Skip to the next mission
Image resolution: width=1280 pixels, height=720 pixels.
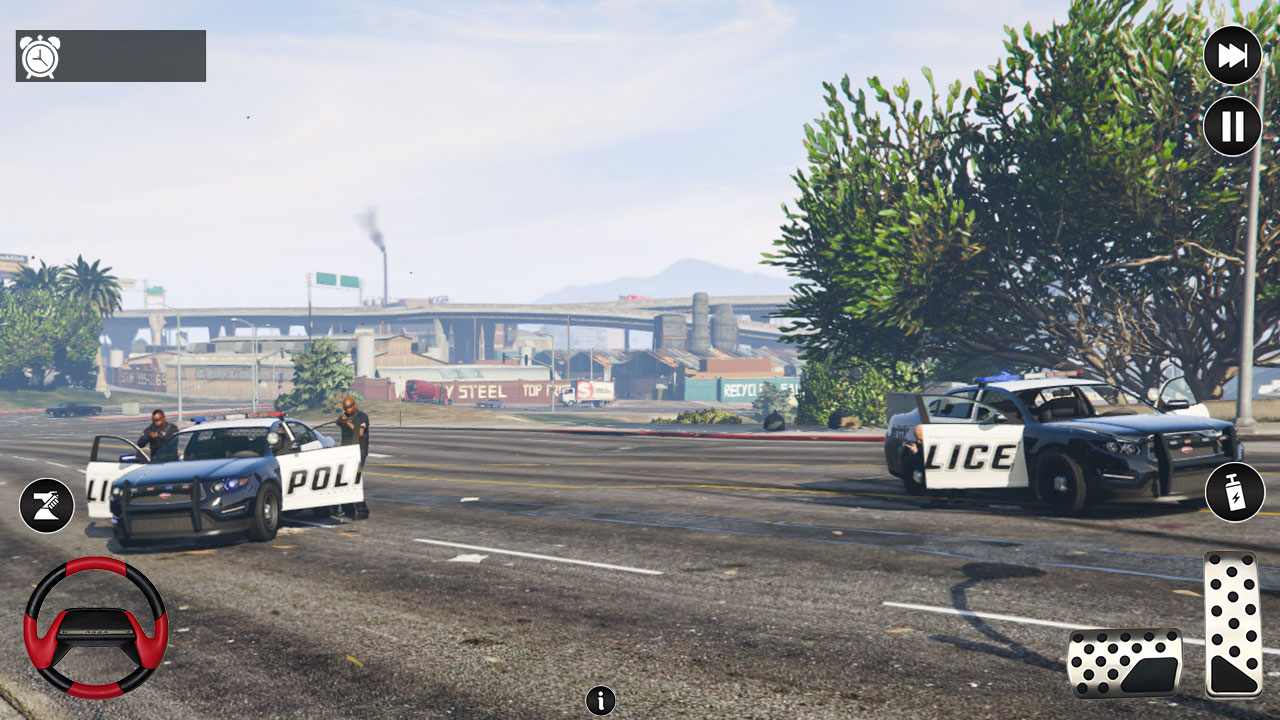click(1232, 57)
